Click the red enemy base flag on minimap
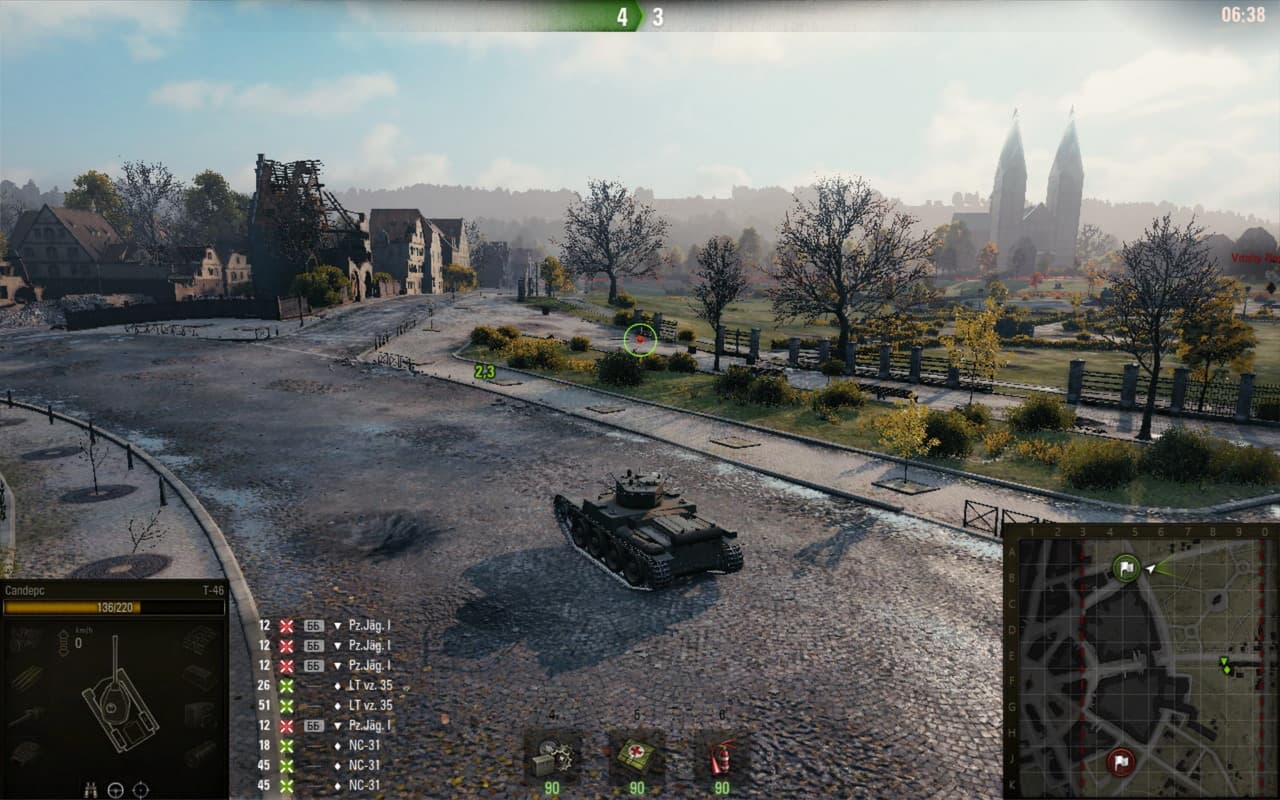The image size is (1280, 800). (x=1121, y=762)
